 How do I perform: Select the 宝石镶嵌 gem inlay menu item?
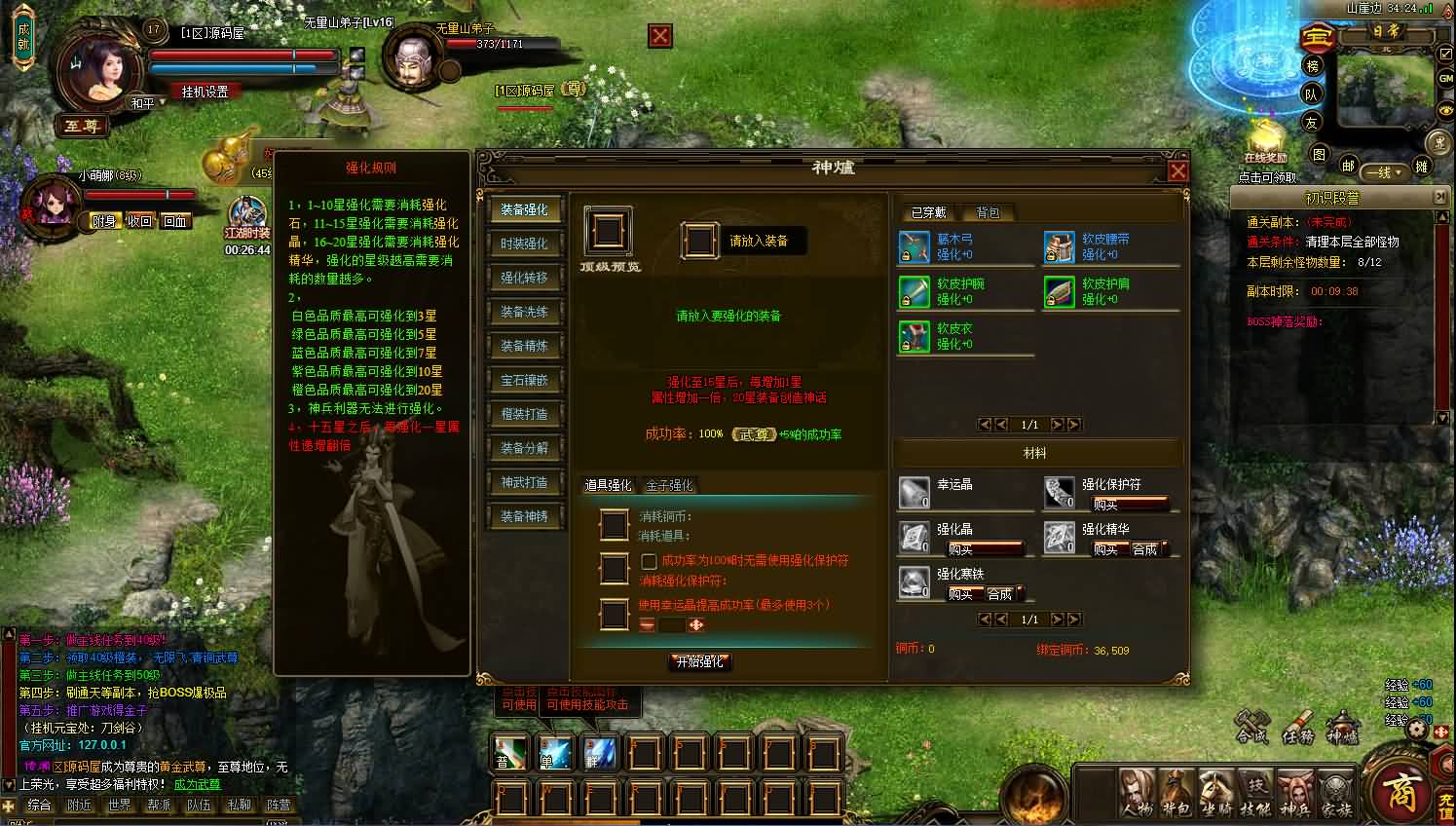coord(526,380)
